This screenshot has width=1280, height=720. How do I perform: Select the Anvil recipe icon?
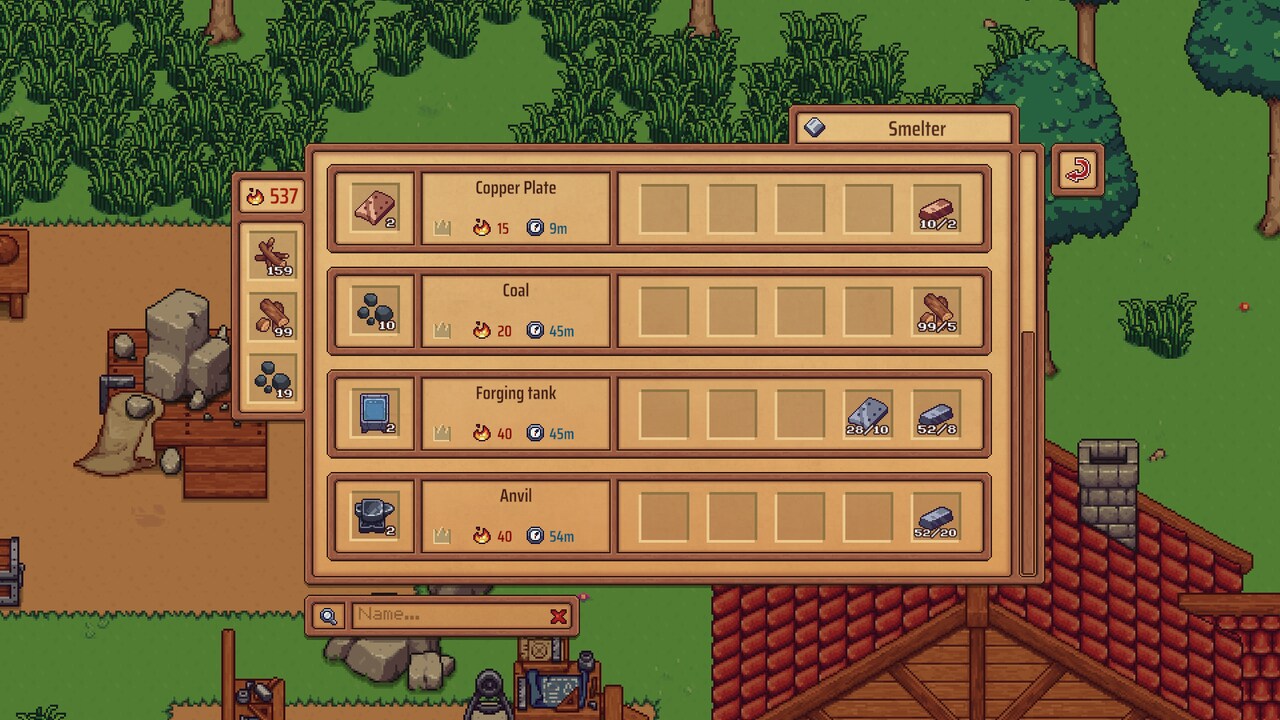pos(374,517)
